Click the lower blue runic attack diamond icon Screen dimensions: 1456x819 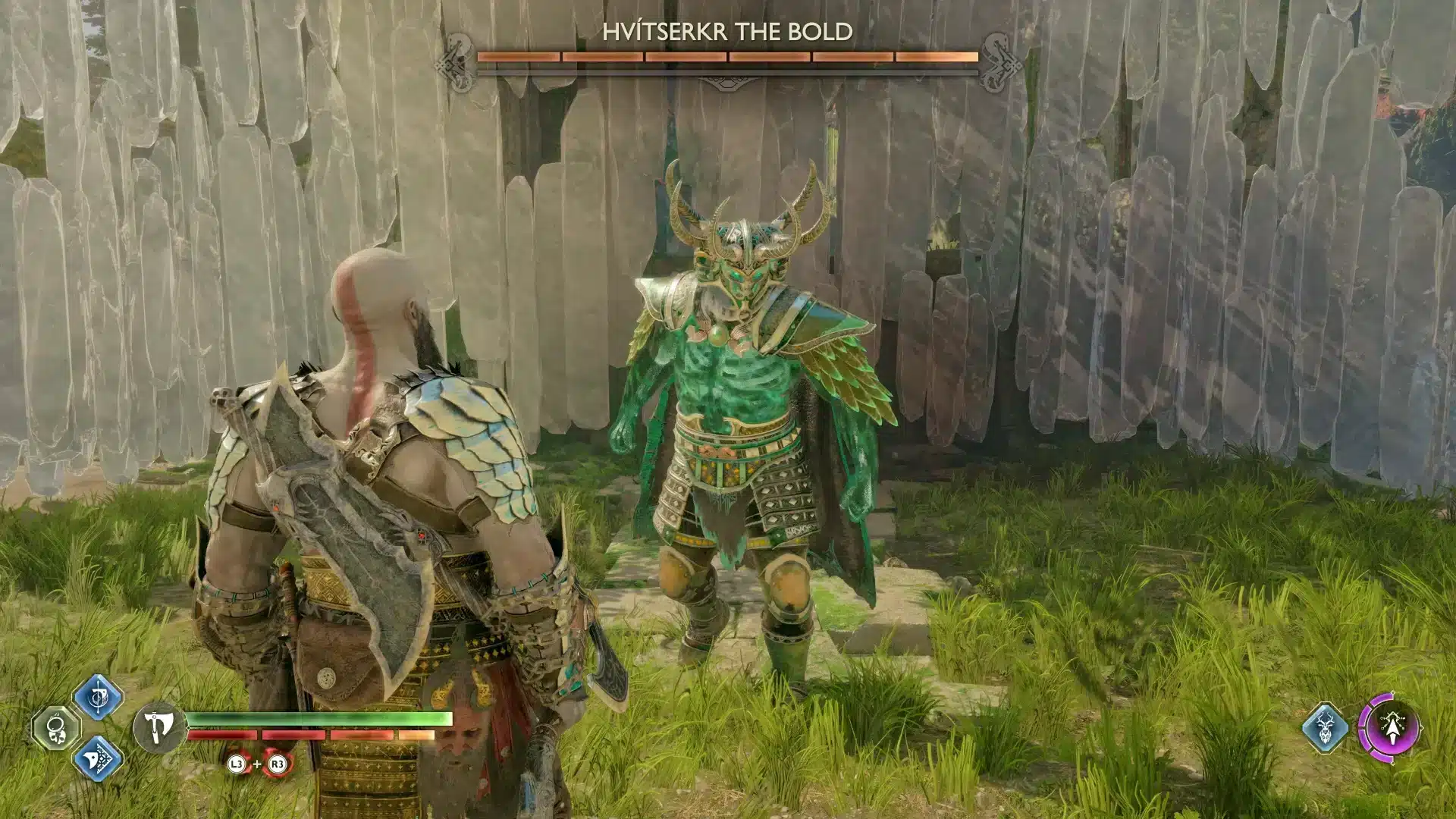[99, 758]
